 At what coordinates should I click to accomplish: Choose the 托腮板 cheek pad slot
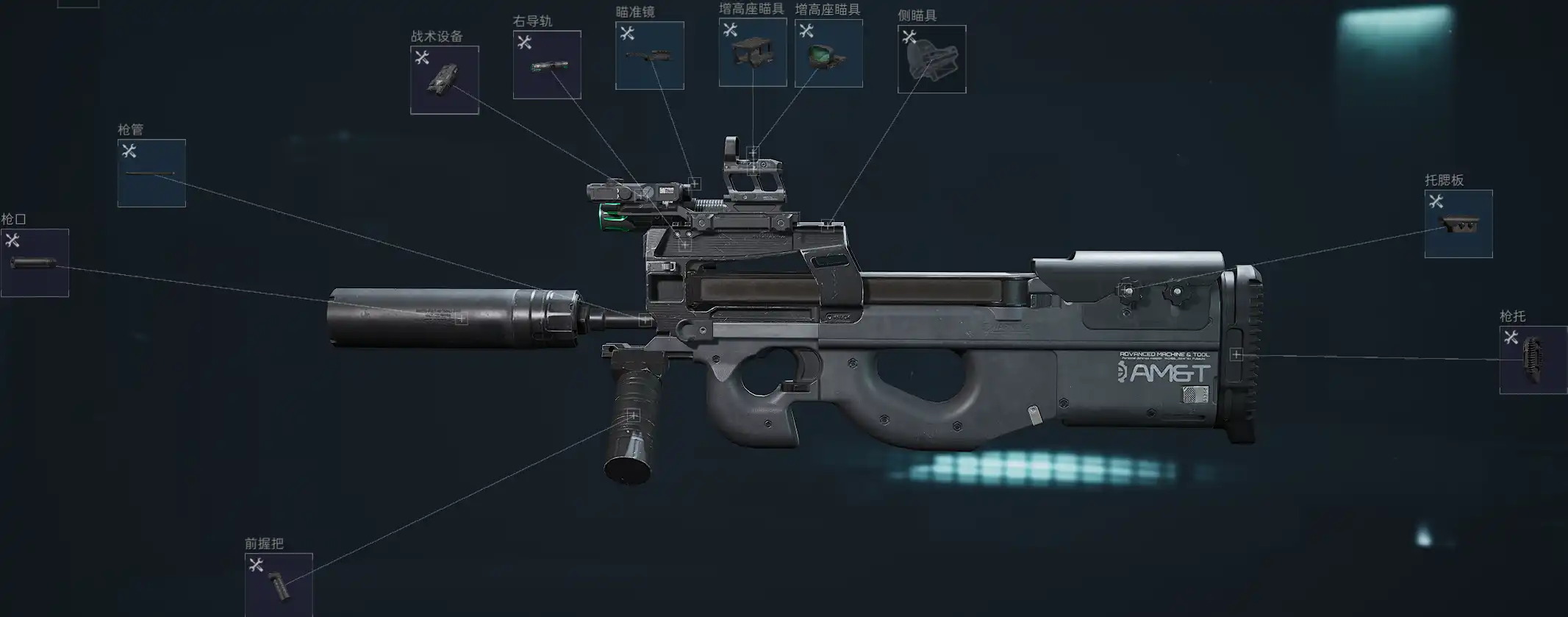click(1458, 224)
